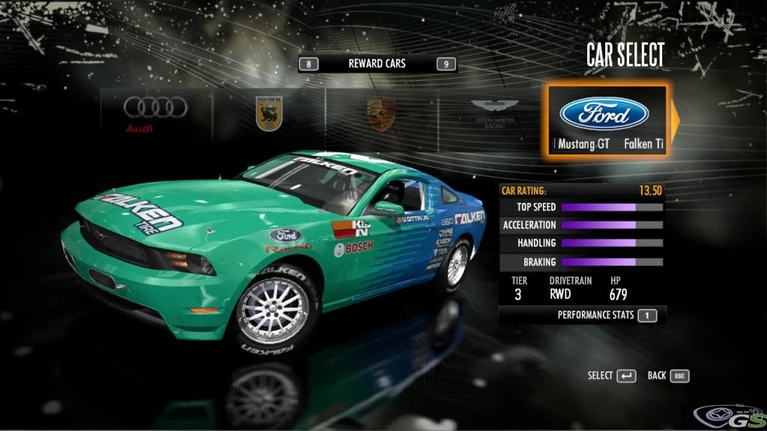Click the orange arrow beside Ford tile
The image size is (767, 431).
point(674,119)
